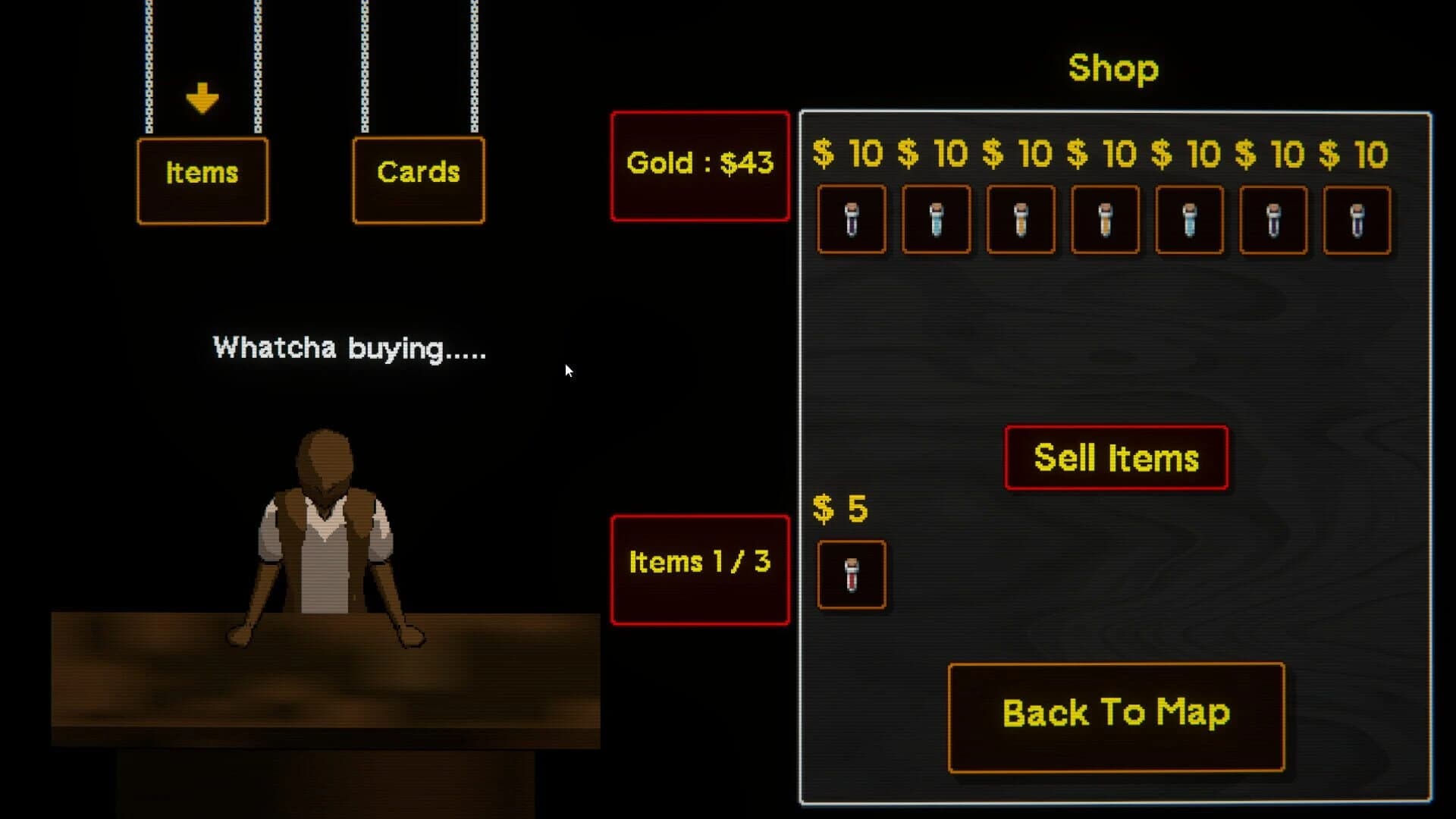Click the $10 price label above the first potion
The height and width of the screenshot is (819, 1456).
[x=847, y=154]
